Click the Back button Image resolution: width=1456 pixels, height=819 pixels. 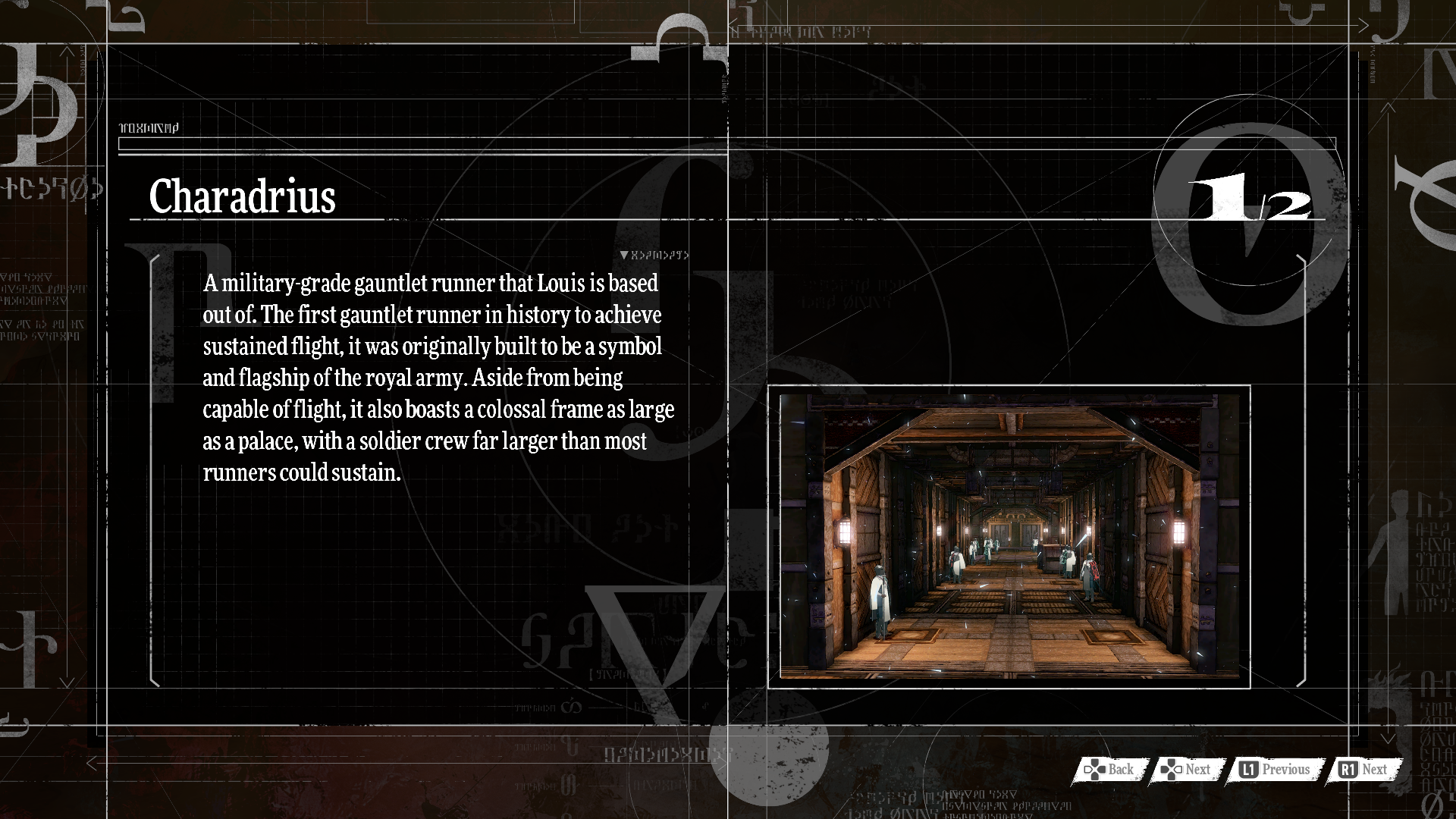click(1110, 770)
